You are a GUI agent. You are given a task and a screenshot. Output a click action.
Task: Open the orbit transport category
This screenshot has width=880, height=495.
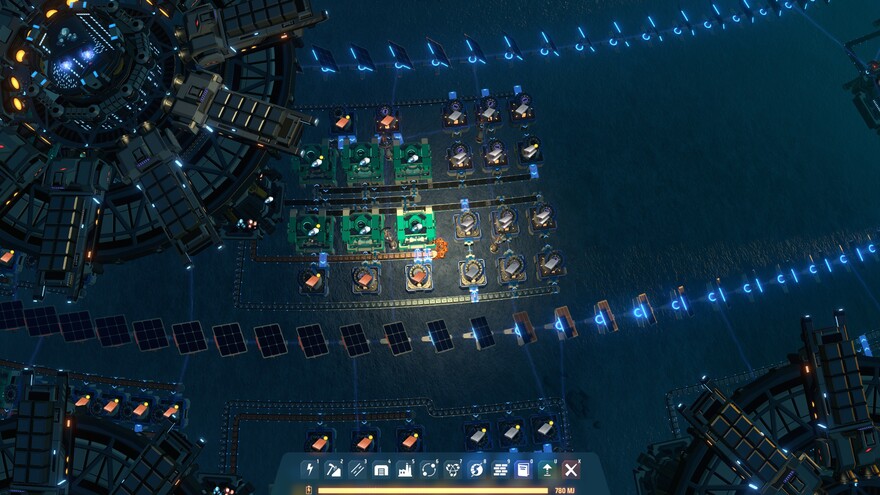[429, 469]
